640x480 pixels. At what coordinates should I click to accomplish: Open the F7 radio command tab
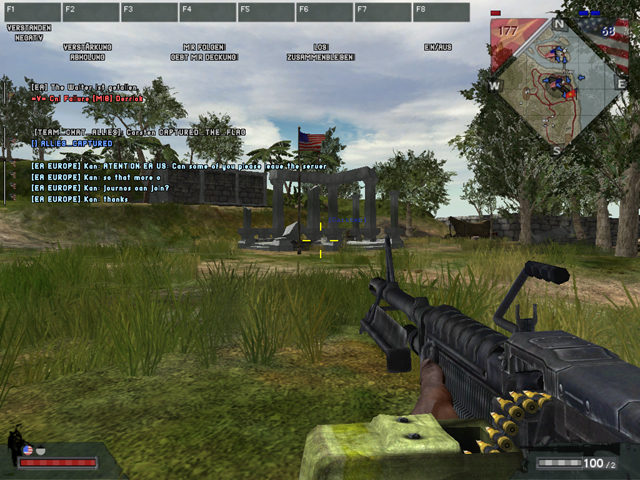tap(382, 12)
